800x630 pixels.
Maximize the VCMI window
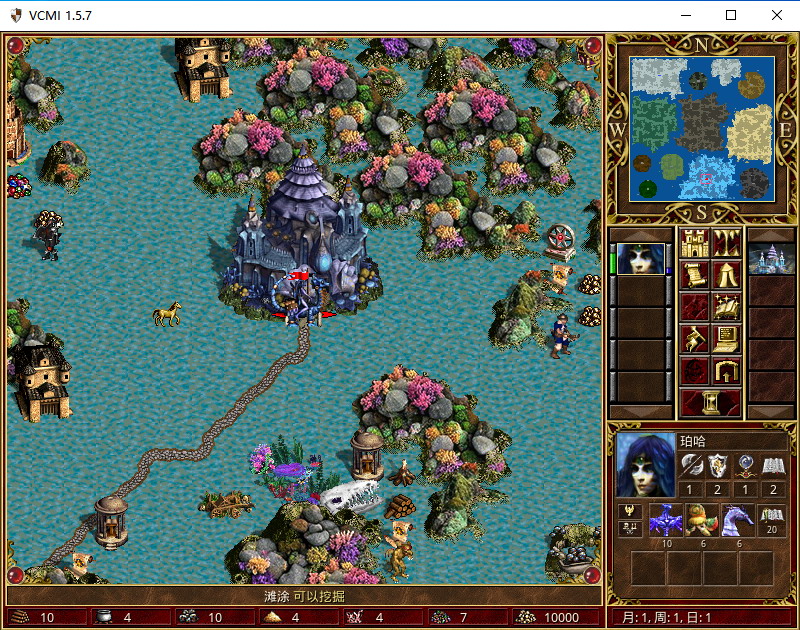(730, 15)
